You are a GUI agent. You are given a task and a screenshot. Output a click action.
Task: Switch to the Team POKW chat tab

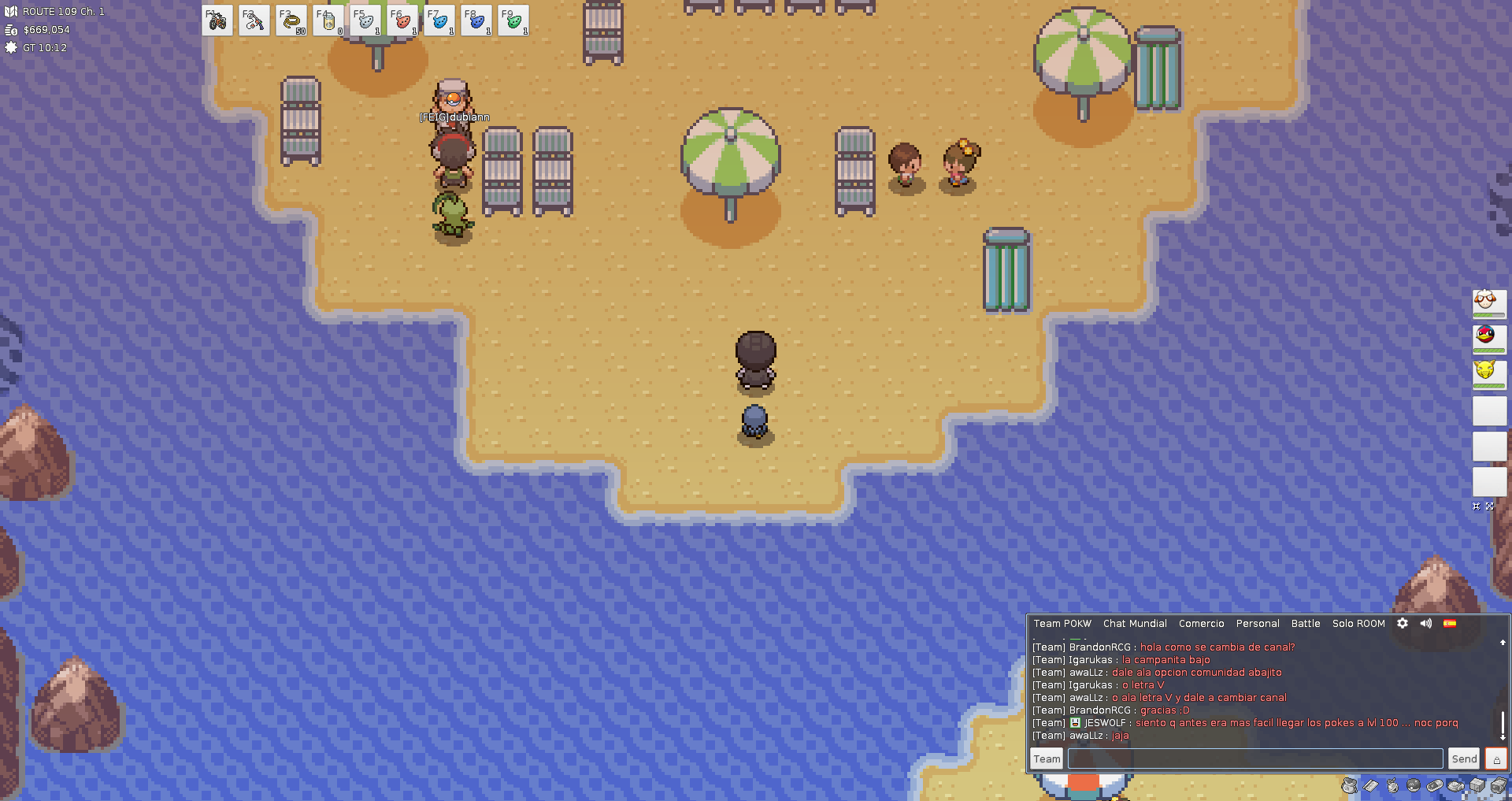(1062, 623)
